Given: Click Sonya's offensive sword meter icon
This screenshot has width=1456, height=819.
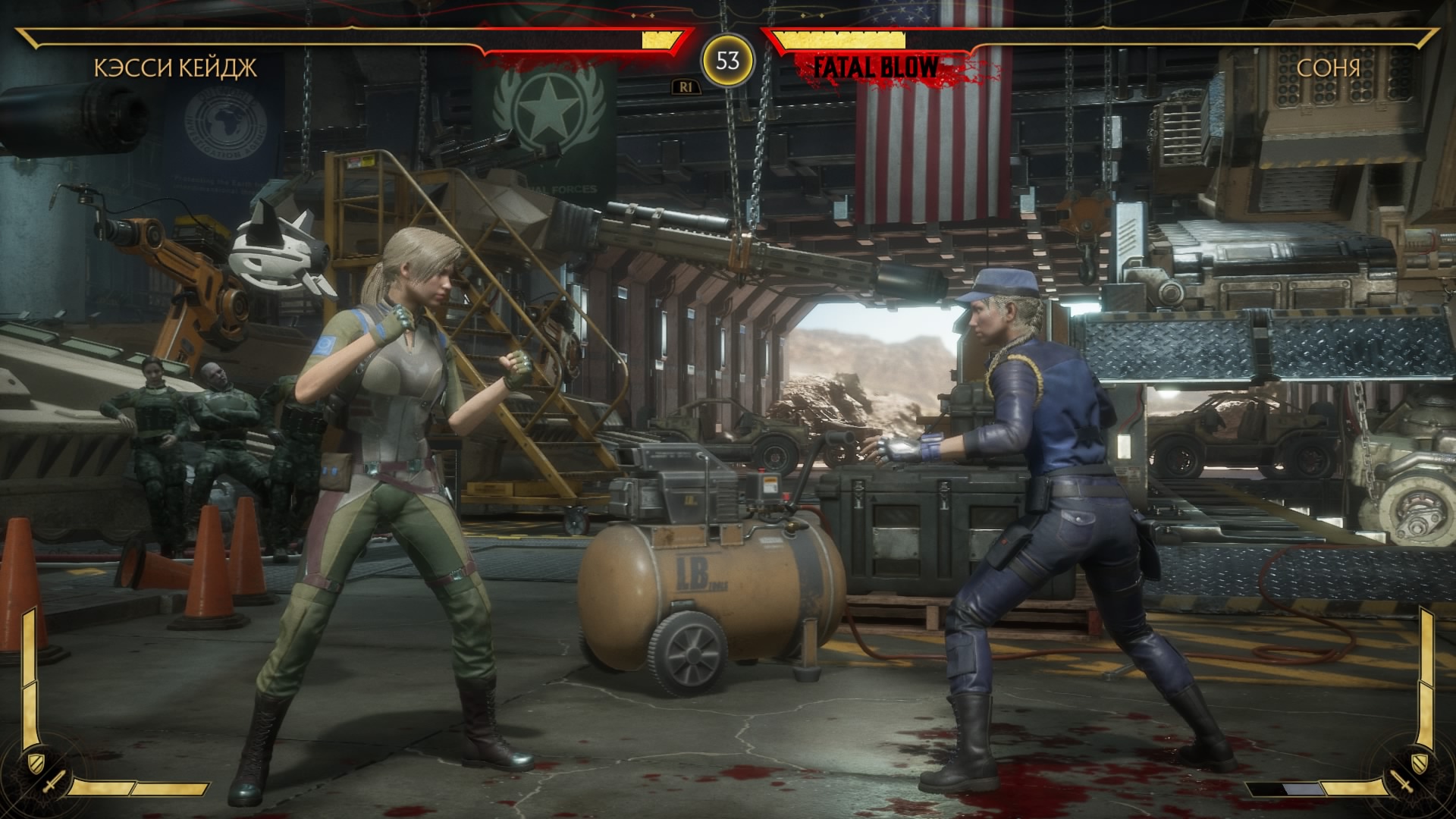Looking at the screenshot, I should tap(1399, 782).
